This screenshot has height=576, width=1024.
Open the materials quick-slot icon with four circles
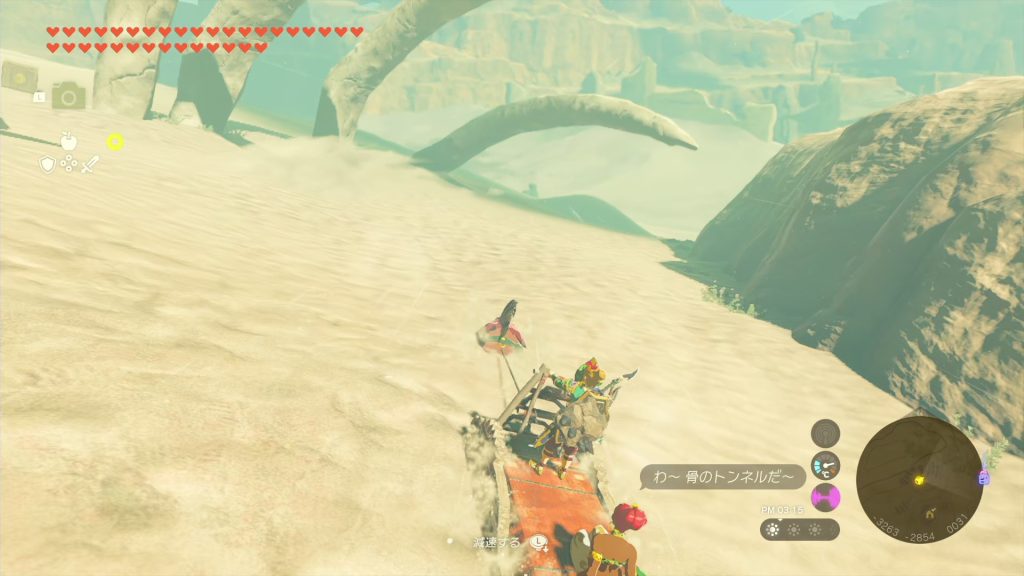pyautogui.click(x=69, y=163)
